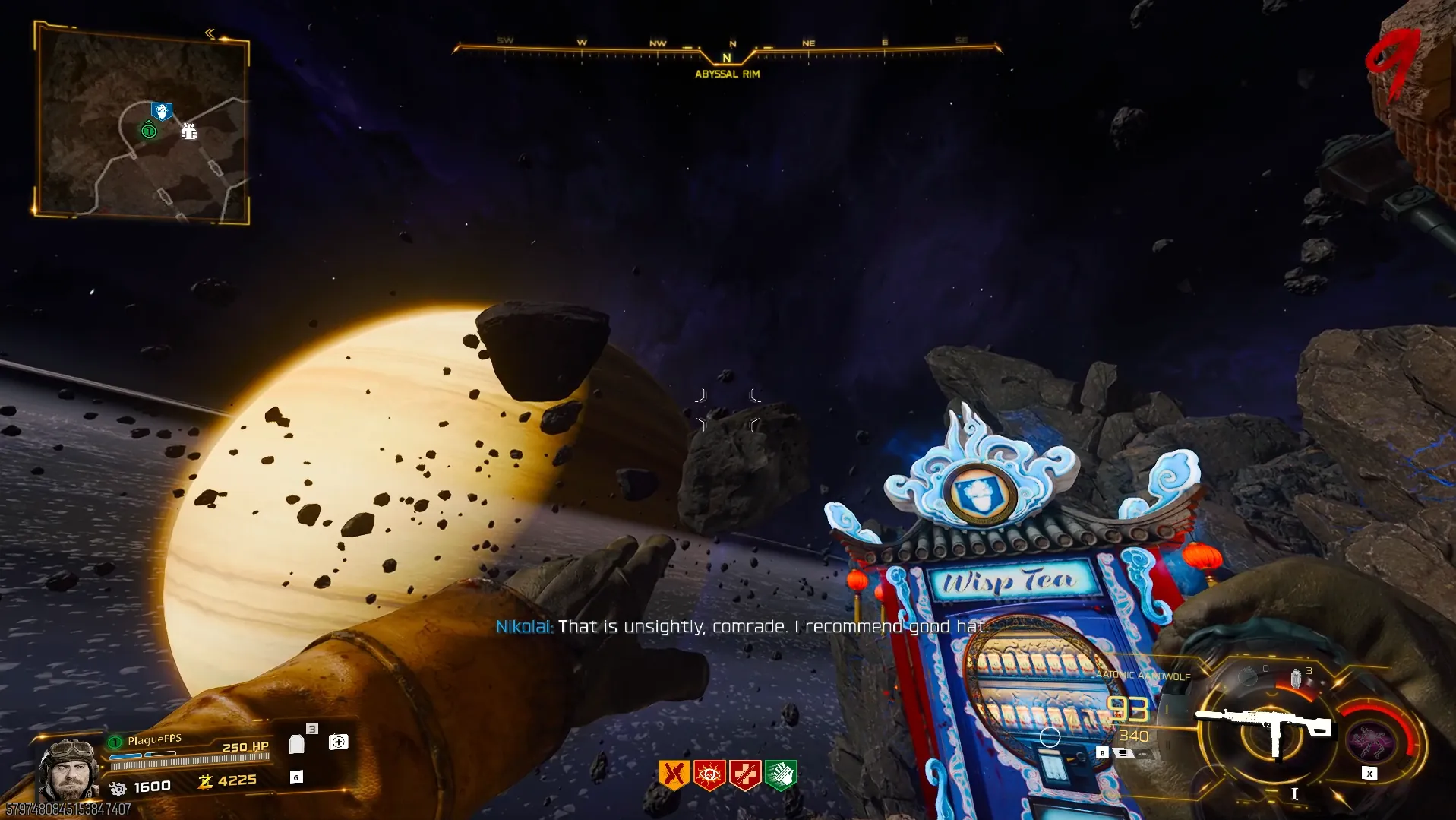Image resolution: width=1456 pixels, height=820 pixels.
Task: Select the lethal grenade icon with count 3
Action: 1297,677
